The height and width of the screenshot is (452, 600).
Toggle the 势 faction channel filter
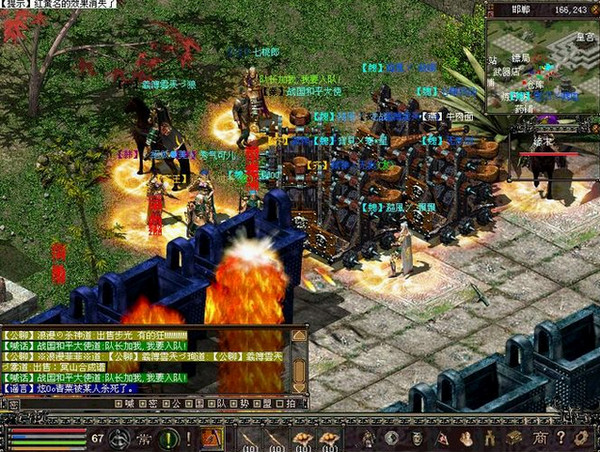[x=244, y=403]
